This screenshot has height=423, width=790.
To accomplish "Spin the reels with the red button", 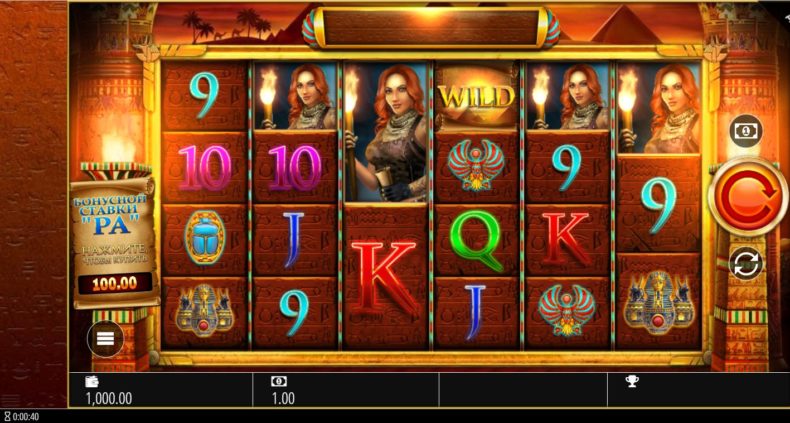I will (x=747, y=197).
